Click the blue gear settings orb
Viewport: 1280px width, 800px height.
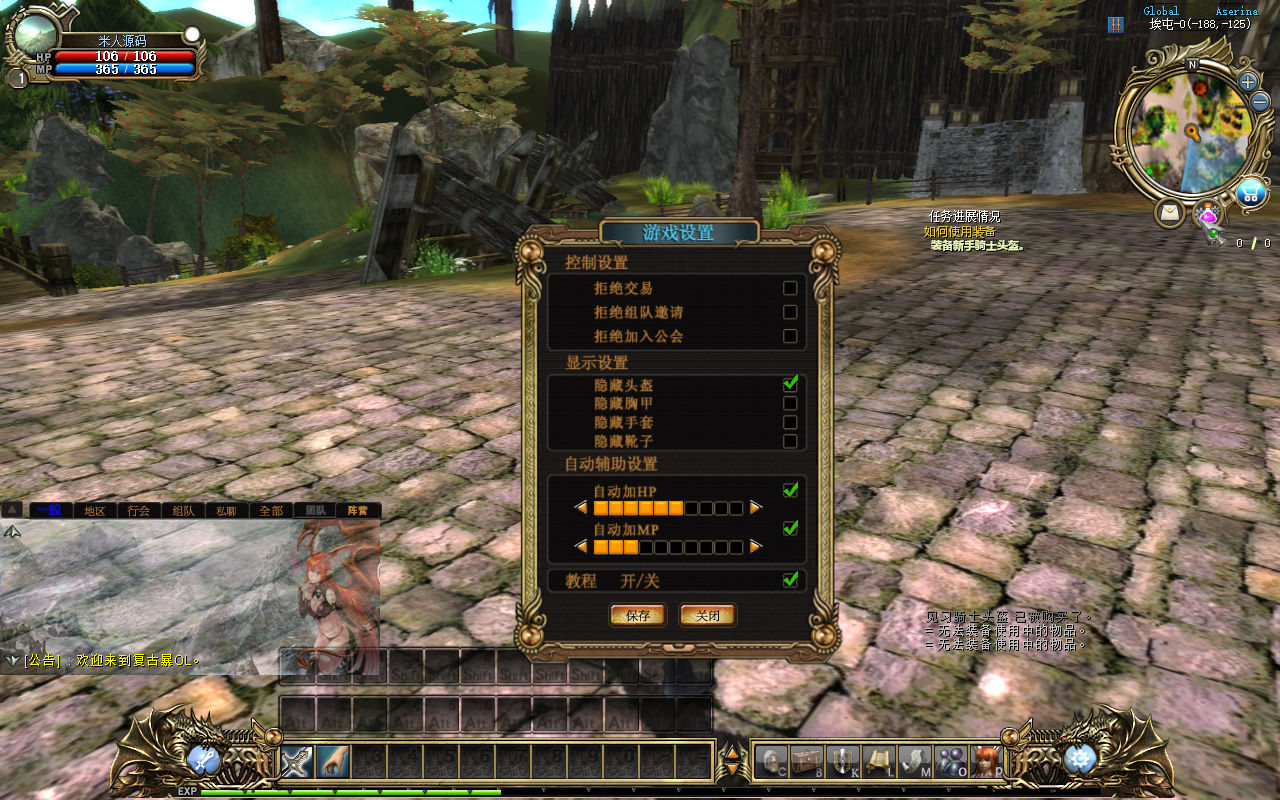click(1080, 759)
